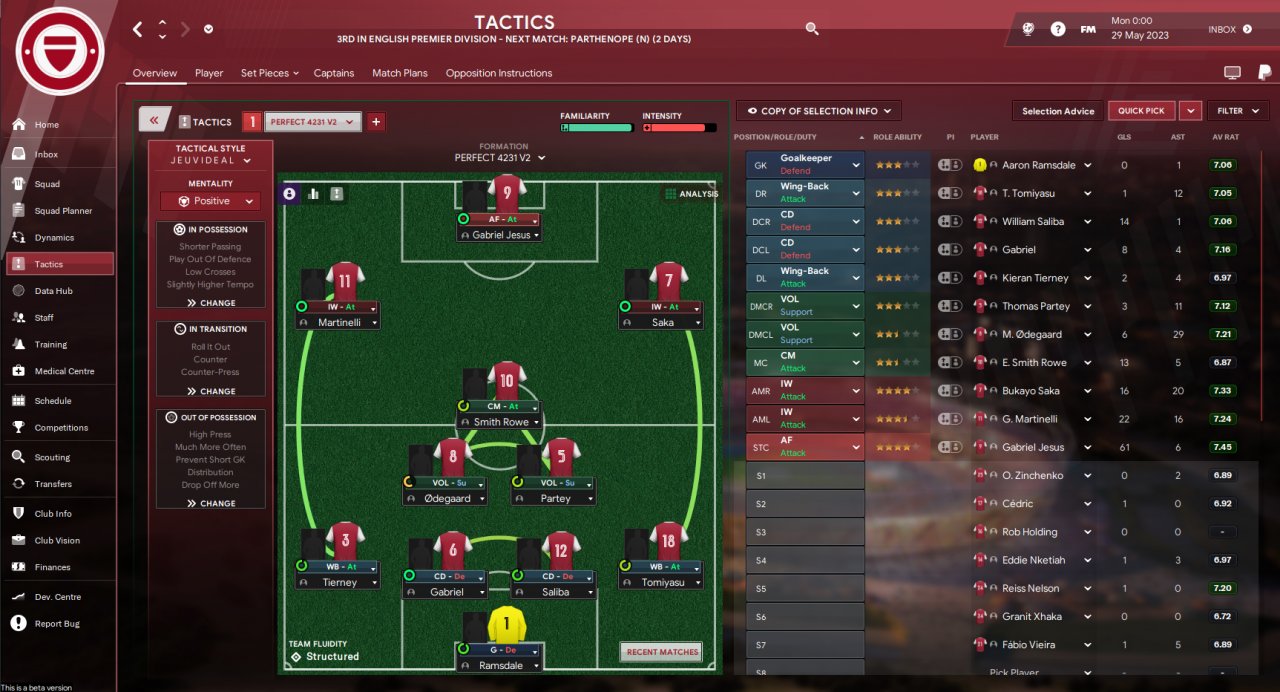This screenshot has height=692, width=1280.
Task: Open the pitch Analysis view
Action: click(691, 194)
